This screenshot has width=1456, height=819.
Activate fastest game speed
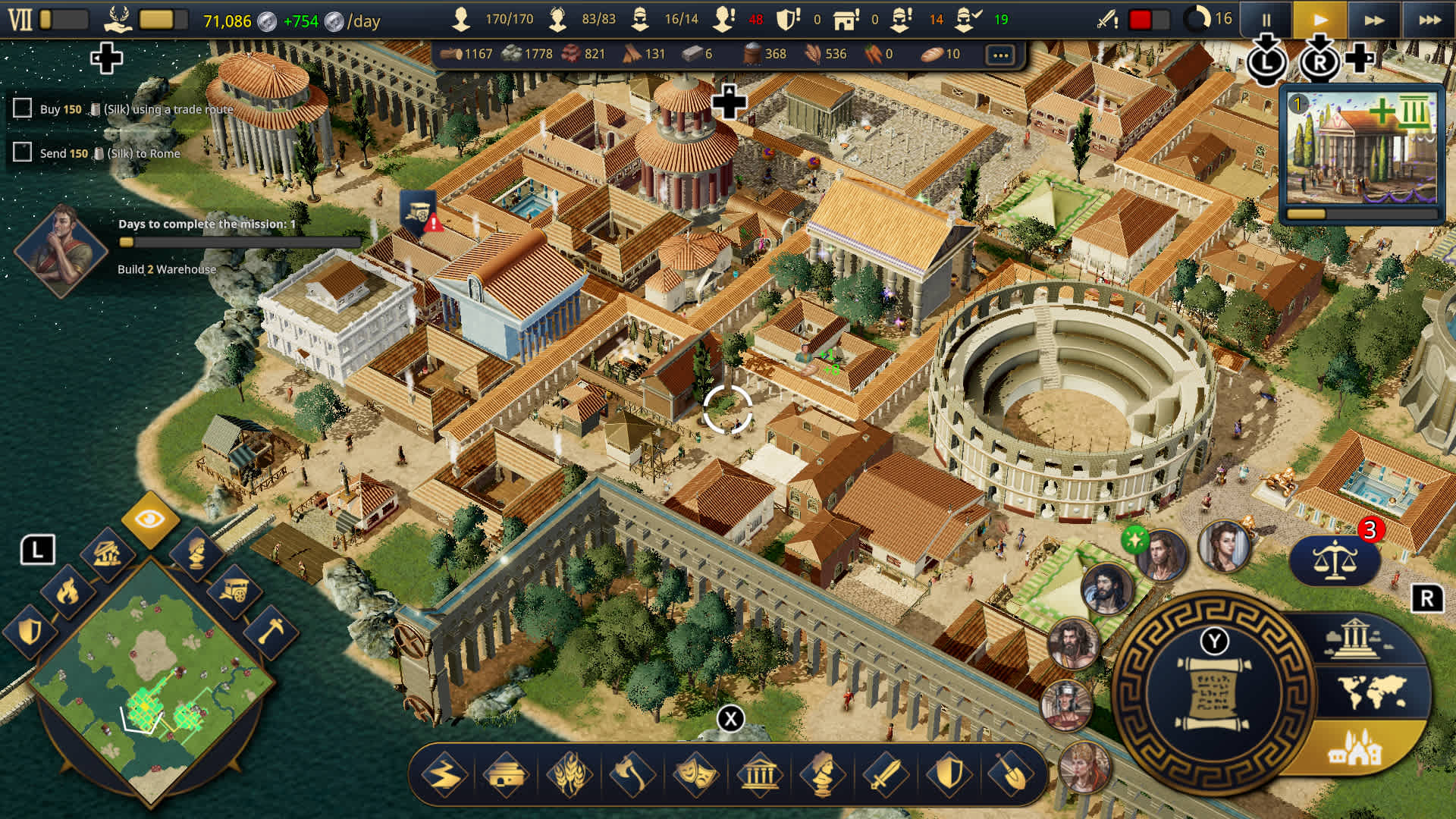(x=1428, y=20)
